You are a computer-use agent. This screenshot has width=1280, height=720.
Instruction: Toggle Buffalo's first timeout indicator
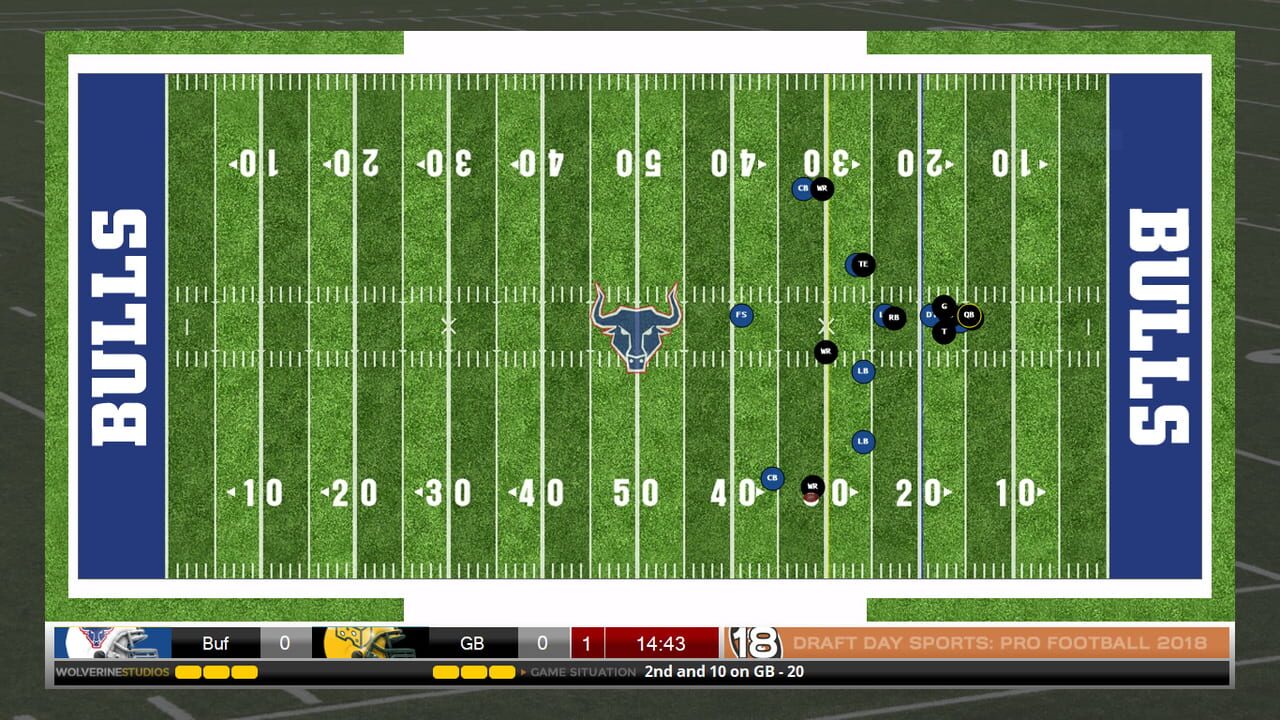coord(188,673)
